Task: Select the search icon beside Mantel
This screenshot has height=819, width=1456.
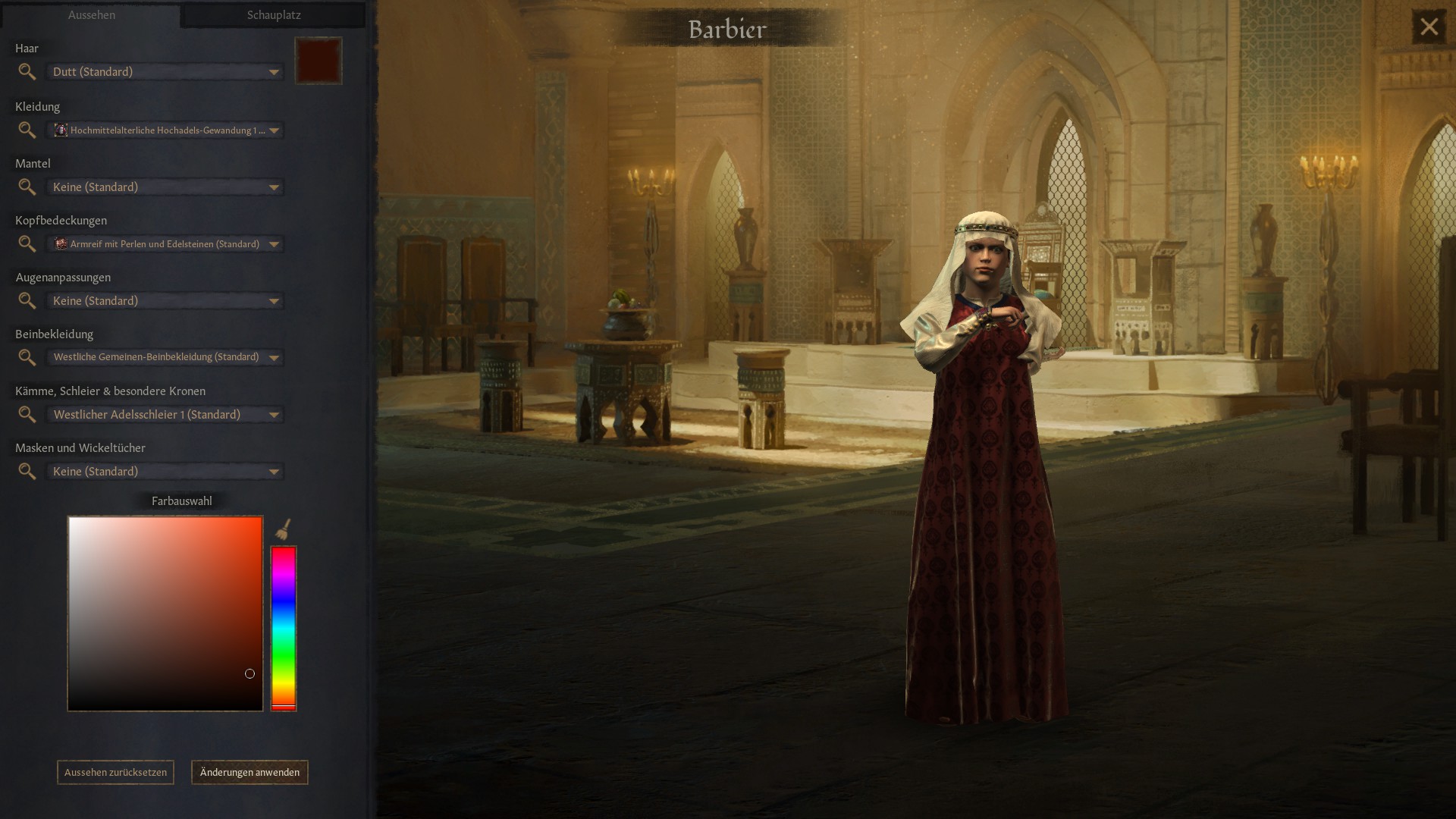Action: coord(27,187)
